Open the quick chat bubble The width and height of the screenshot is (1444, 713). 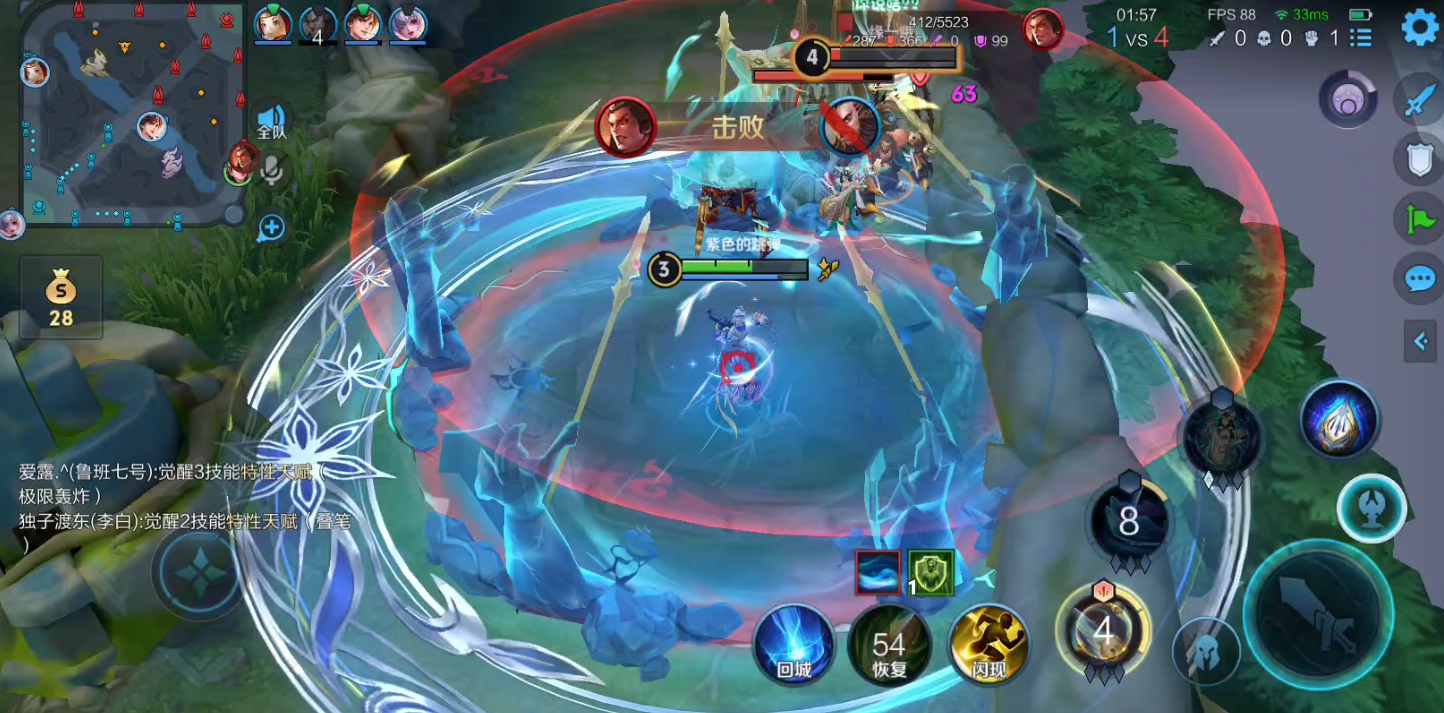tap(1420, 278)
